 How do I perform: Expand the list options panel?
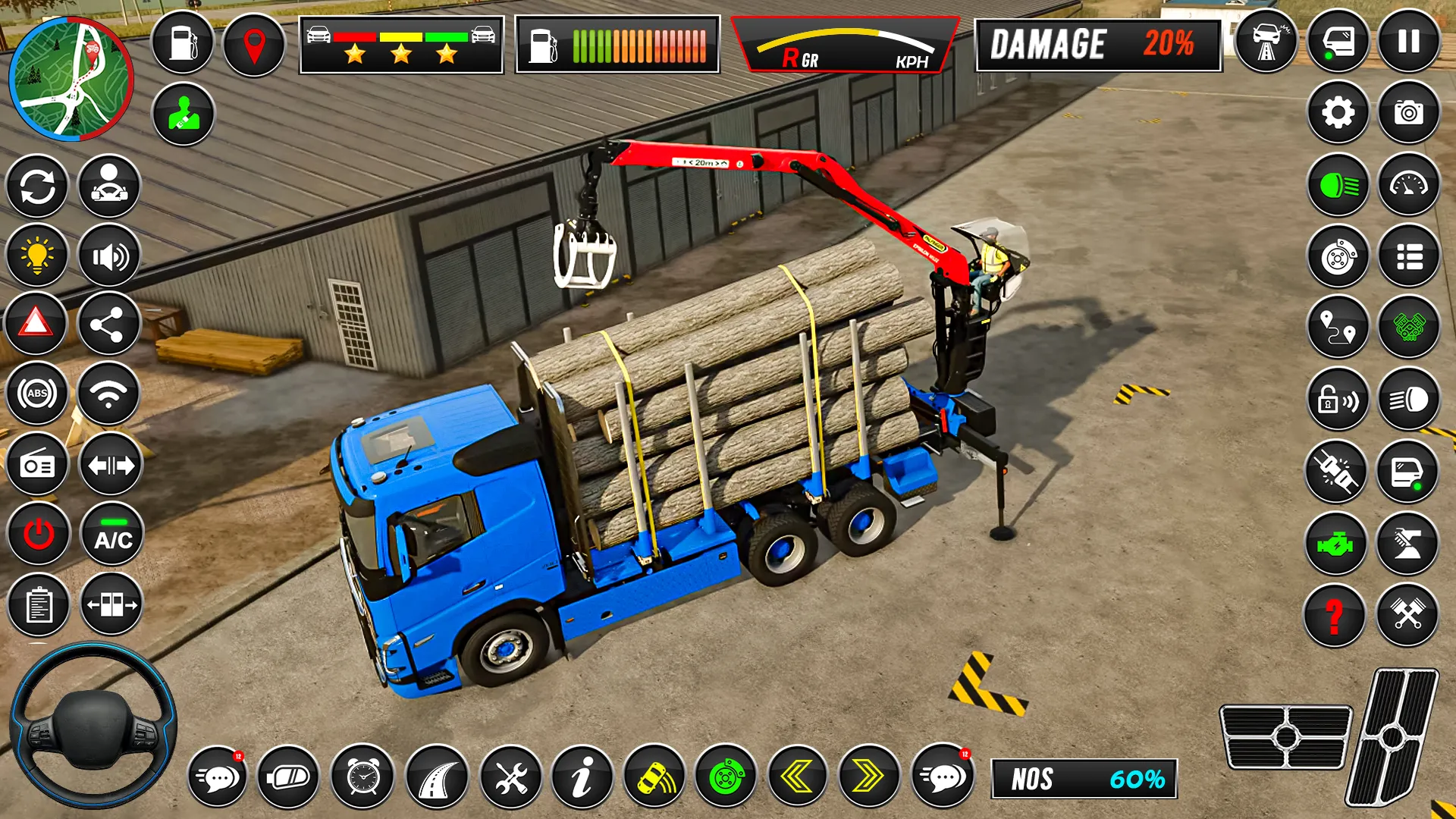coord(1409,256)
